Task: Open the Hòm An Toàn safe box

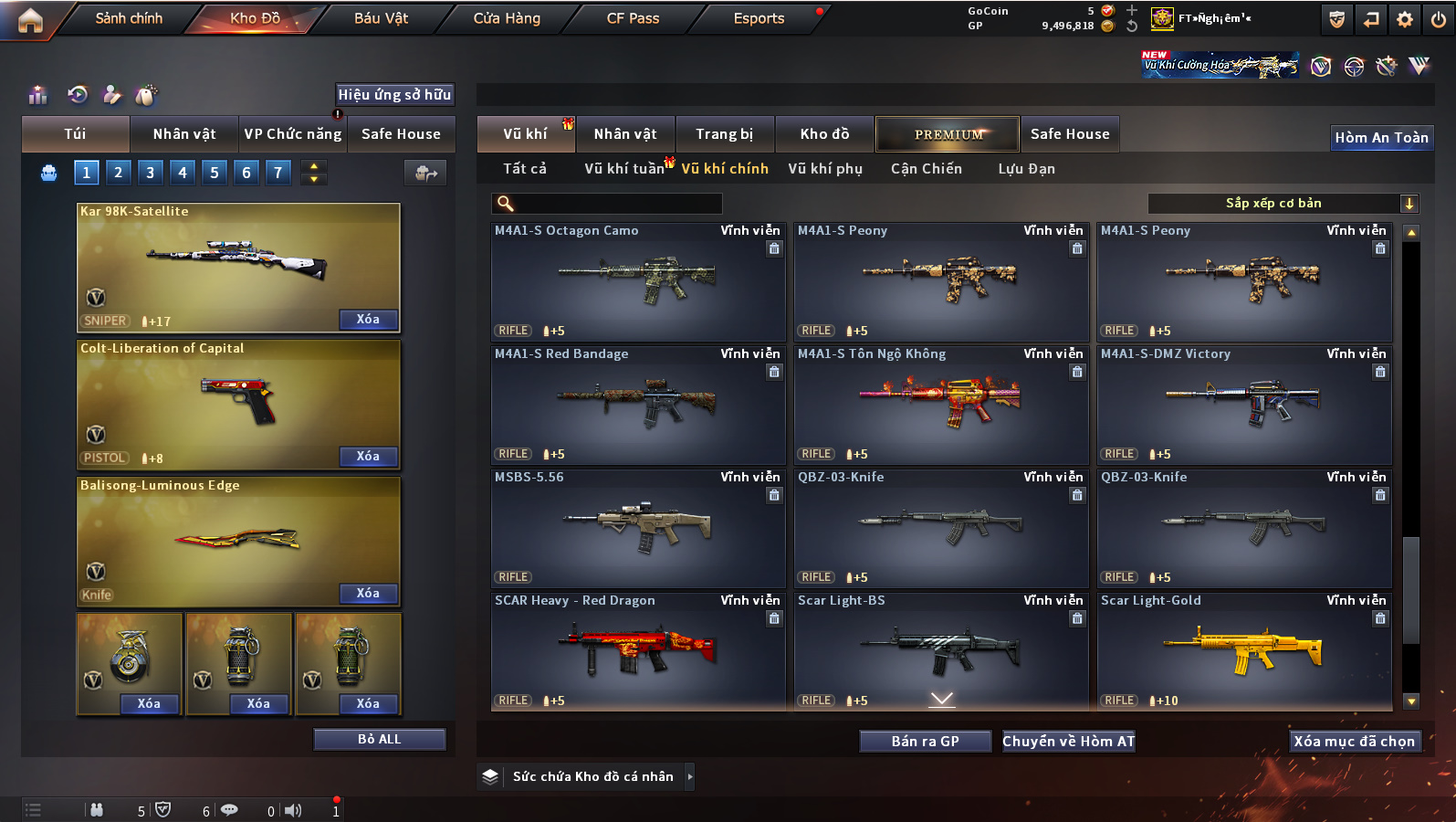Action: click(1380, 138)
